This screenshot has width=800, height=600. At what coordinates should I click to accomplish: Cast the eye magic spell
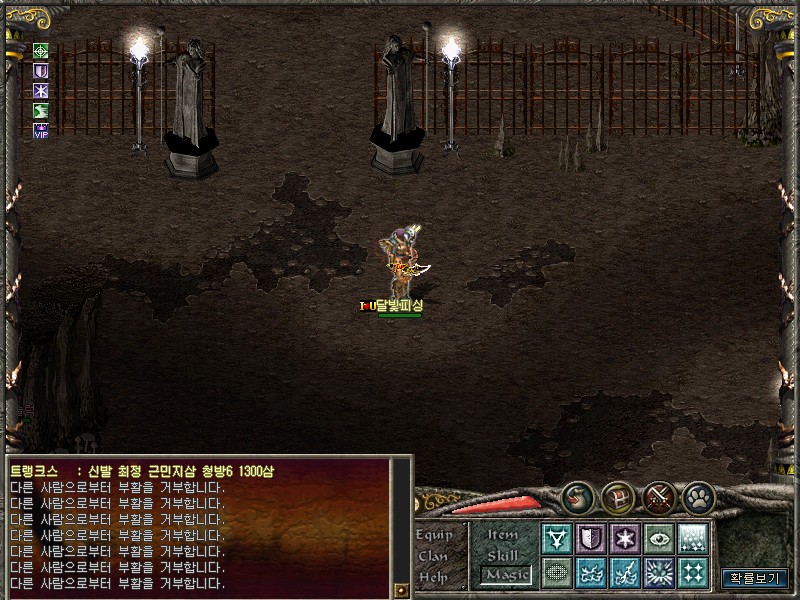click(x=658, y=539)
